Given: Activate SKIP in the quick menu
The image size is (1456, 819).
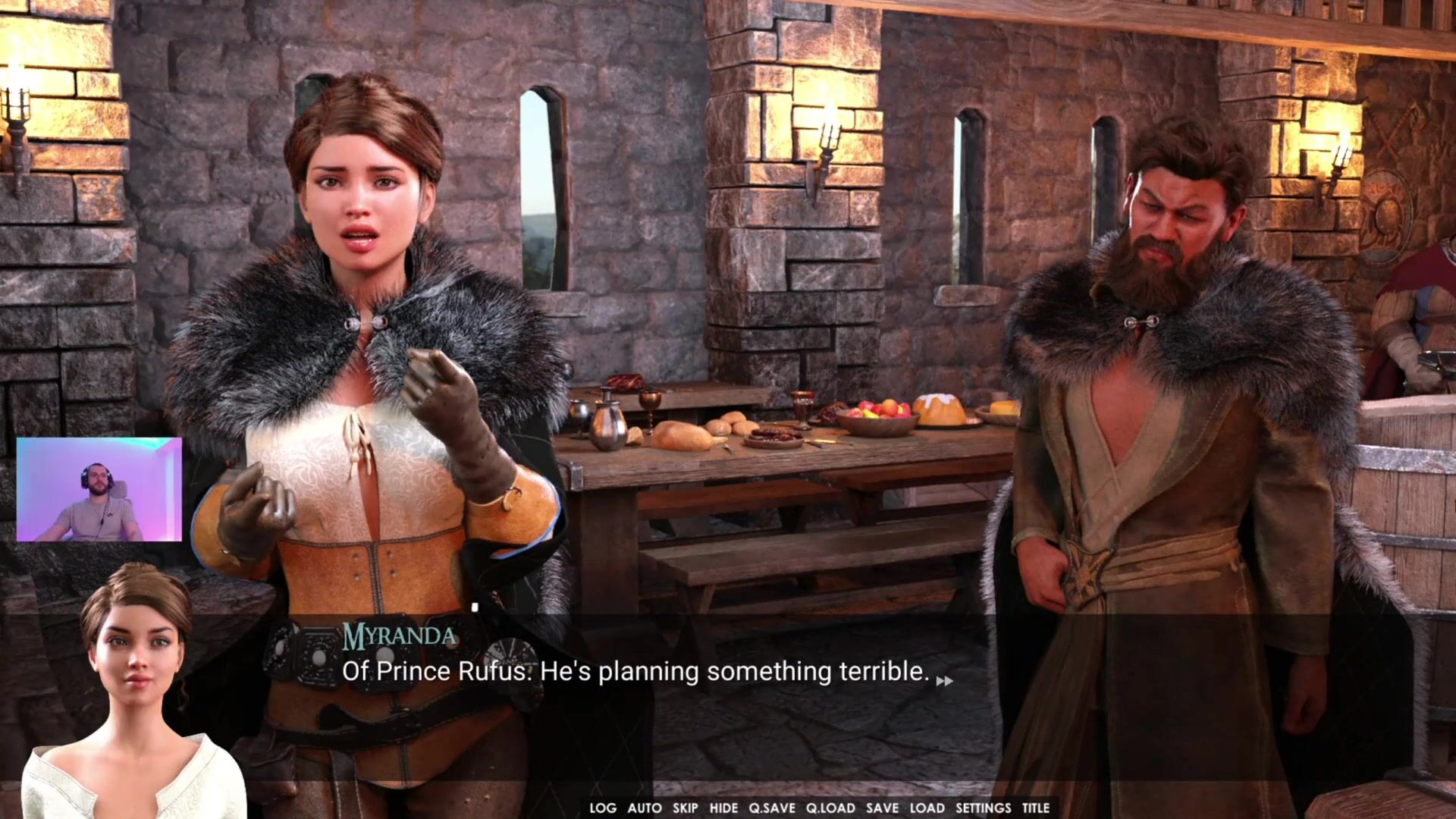Looking at the screenshot, I should click(685, 808).
